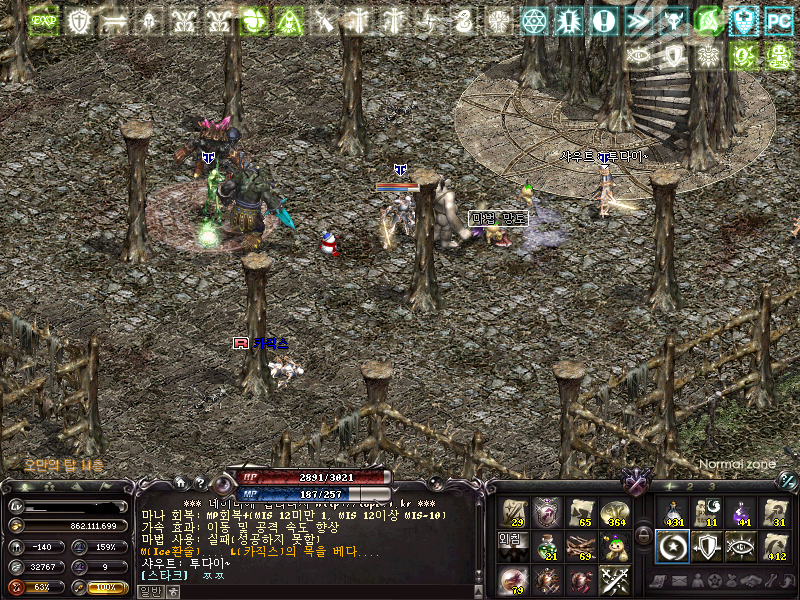
Task: Click the home button above chat
Action: (180, 483)
